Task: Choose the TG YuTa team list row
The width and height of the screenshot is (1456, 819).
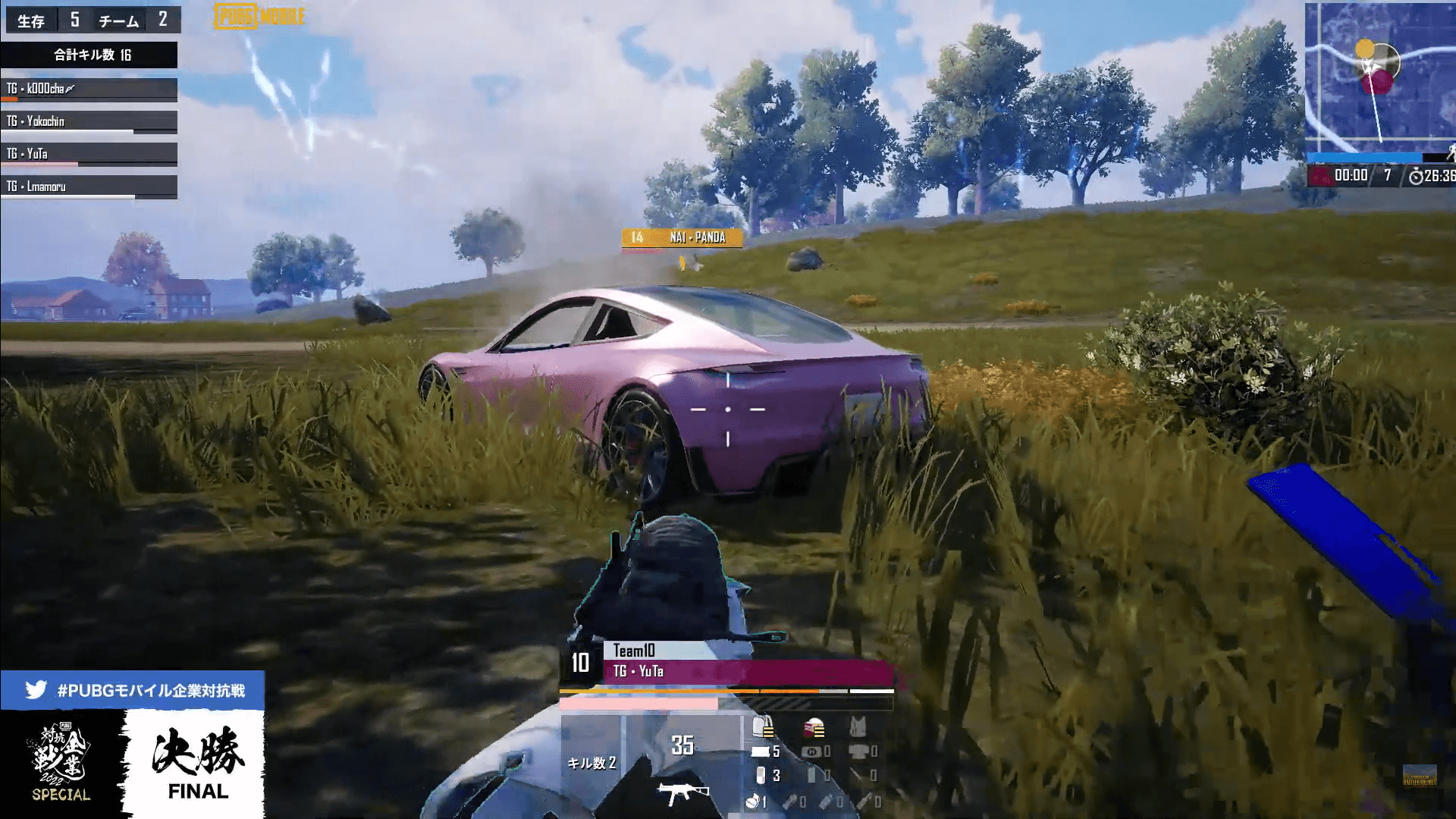Action: point(89,155)
